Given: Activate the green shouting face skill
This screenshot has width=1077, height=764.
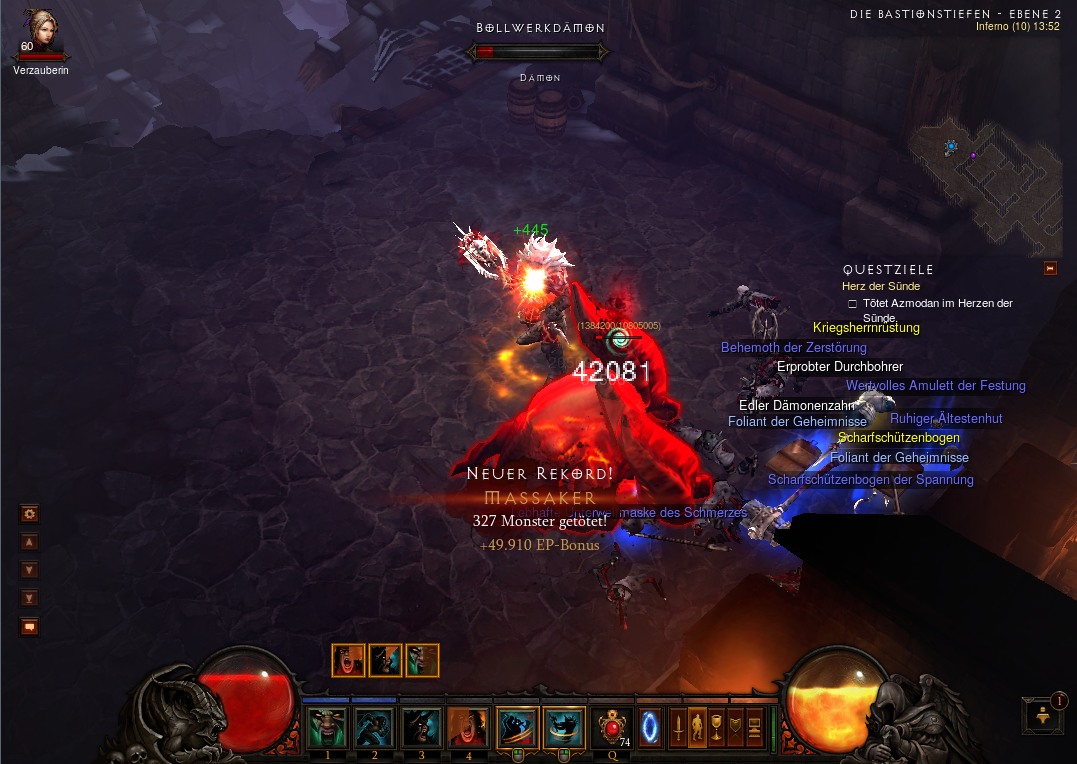Looking at the screenshot, I should click(327, 727).
